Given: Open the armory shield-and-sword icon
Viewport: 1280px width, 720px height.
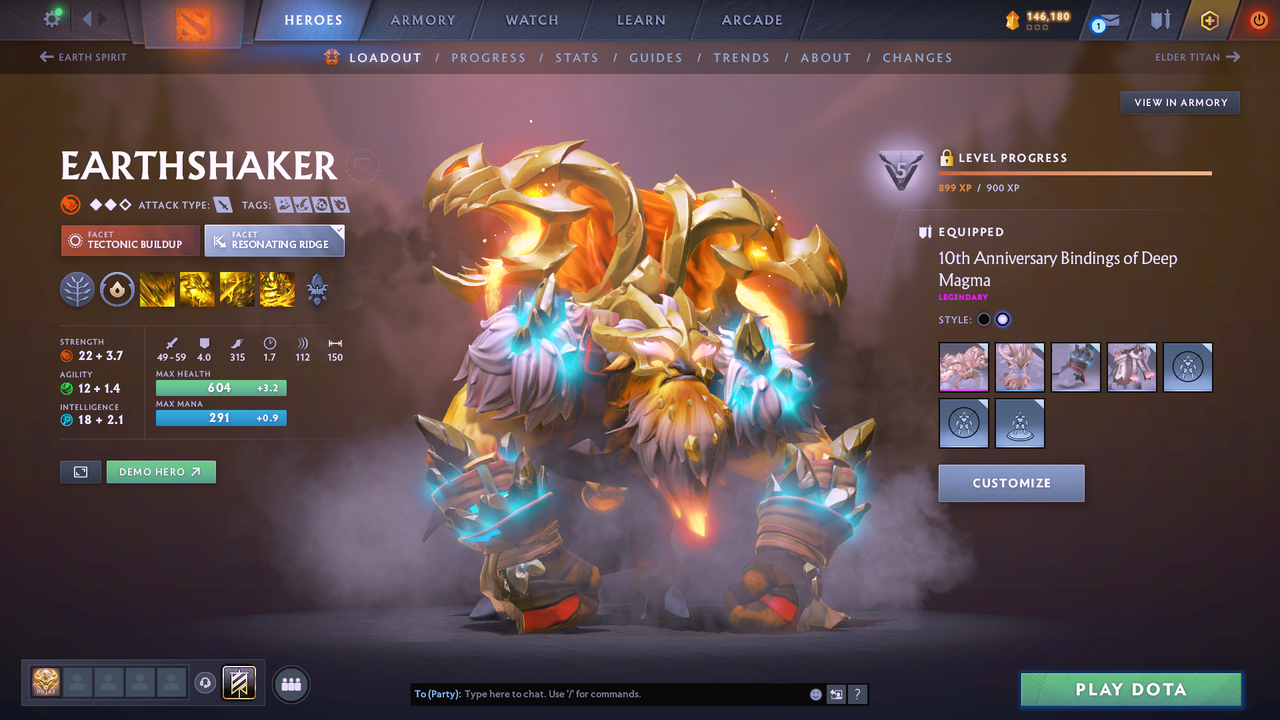Looking at the screenshot, I should pos(1160,20).
